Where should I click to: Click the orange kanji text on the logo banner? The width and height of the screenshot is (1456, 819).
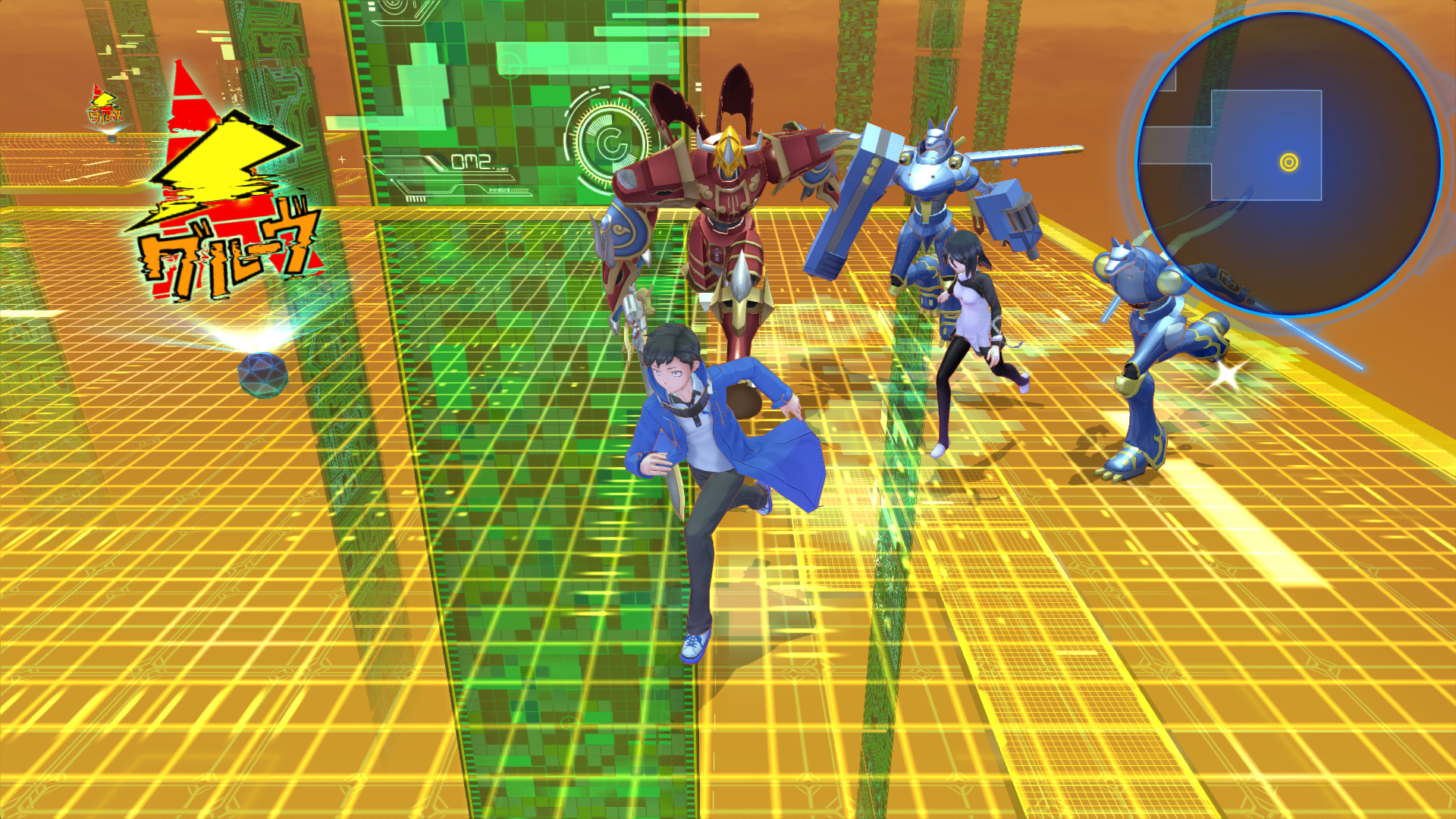coord(224,258)
